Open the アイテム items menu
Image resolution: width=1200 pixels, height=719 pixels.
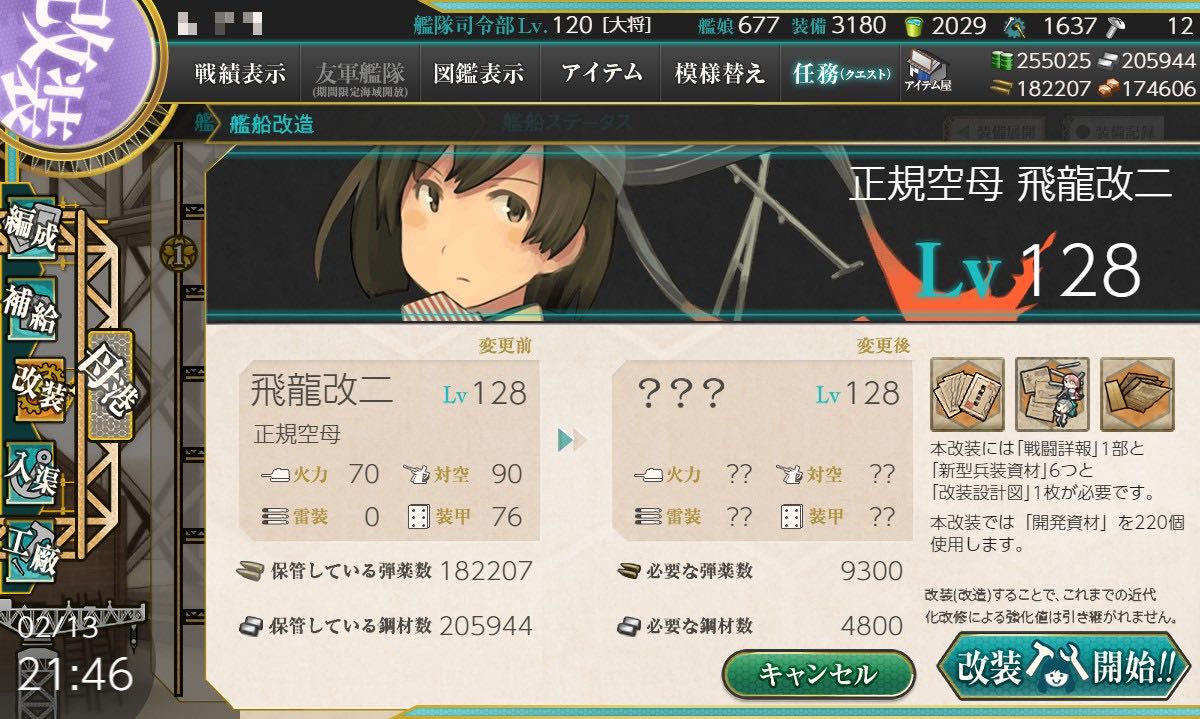[x=599, y=74]
